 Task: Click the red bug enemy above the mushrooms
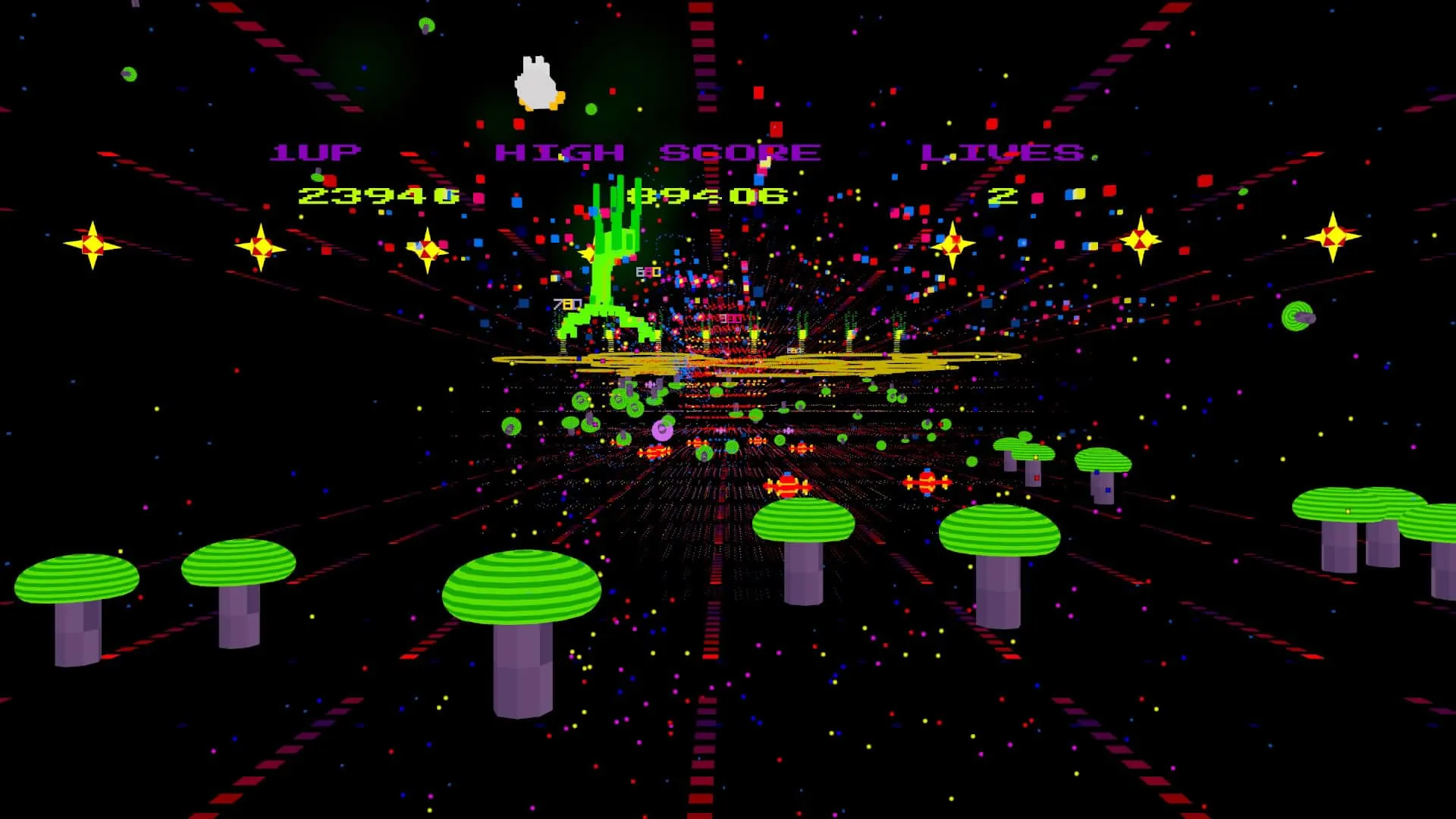coord(787,487)
